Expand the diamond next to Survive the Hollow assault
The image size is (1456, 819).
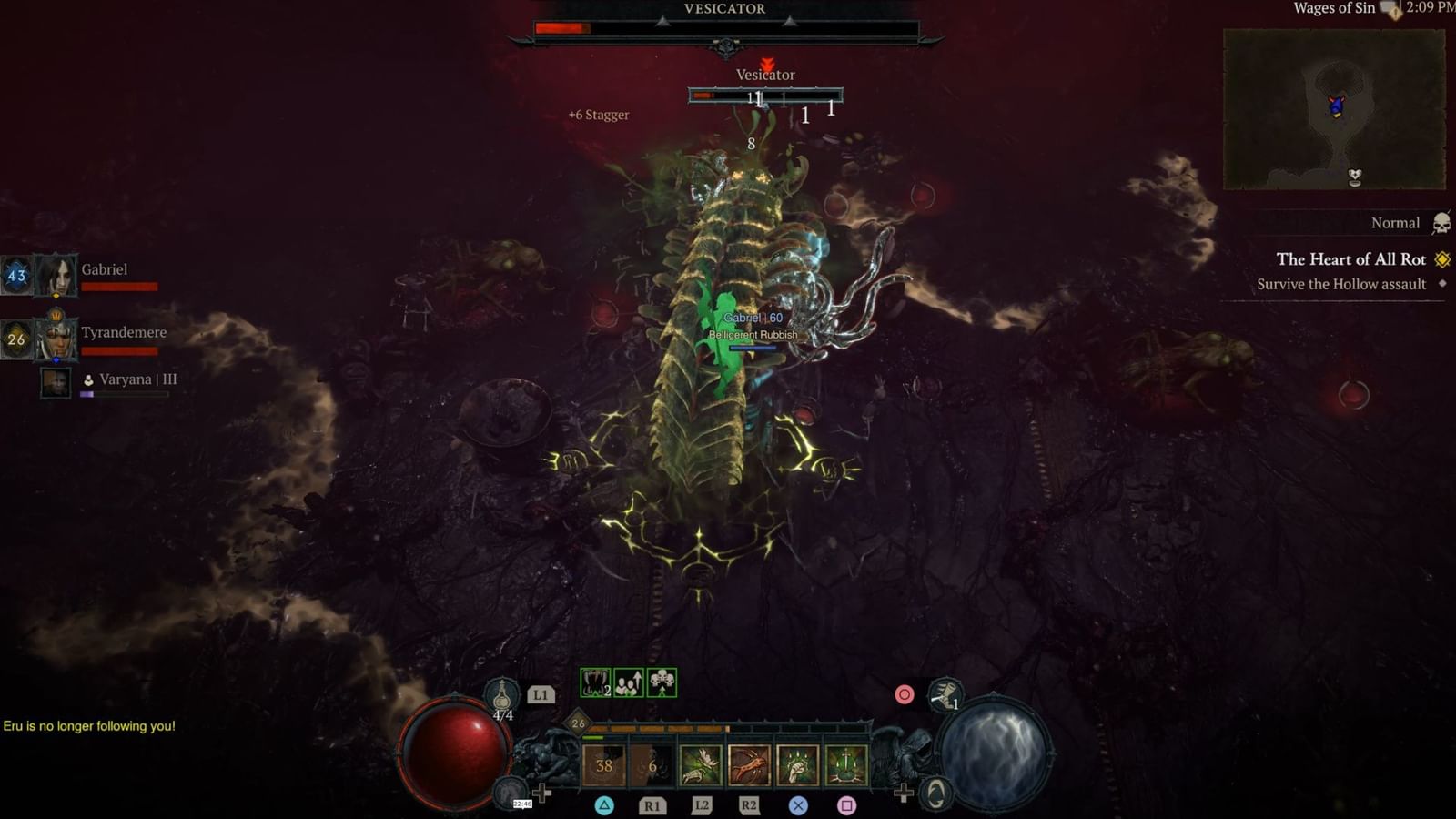(x=1442, y=284)
